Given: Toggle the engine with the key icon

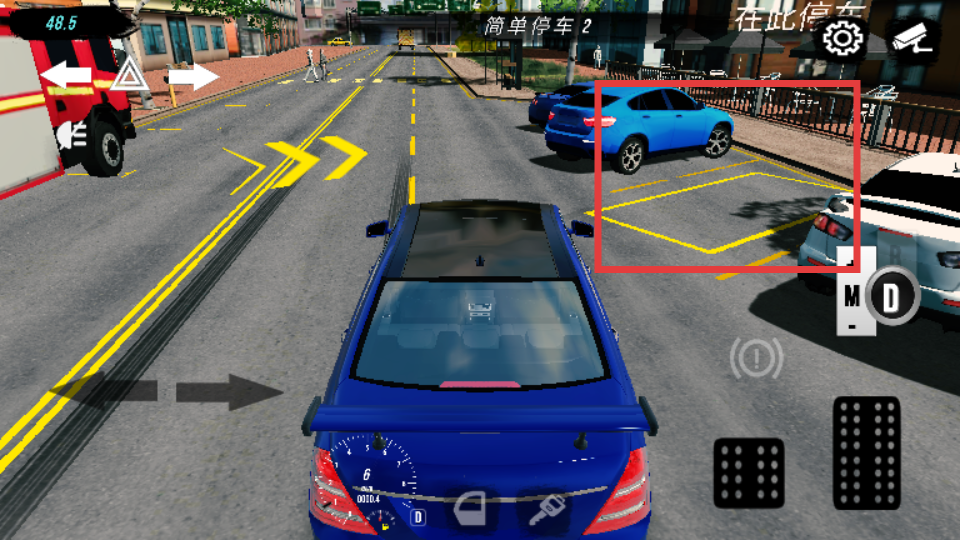Looking at the screenshot, I should coord(548,512).
